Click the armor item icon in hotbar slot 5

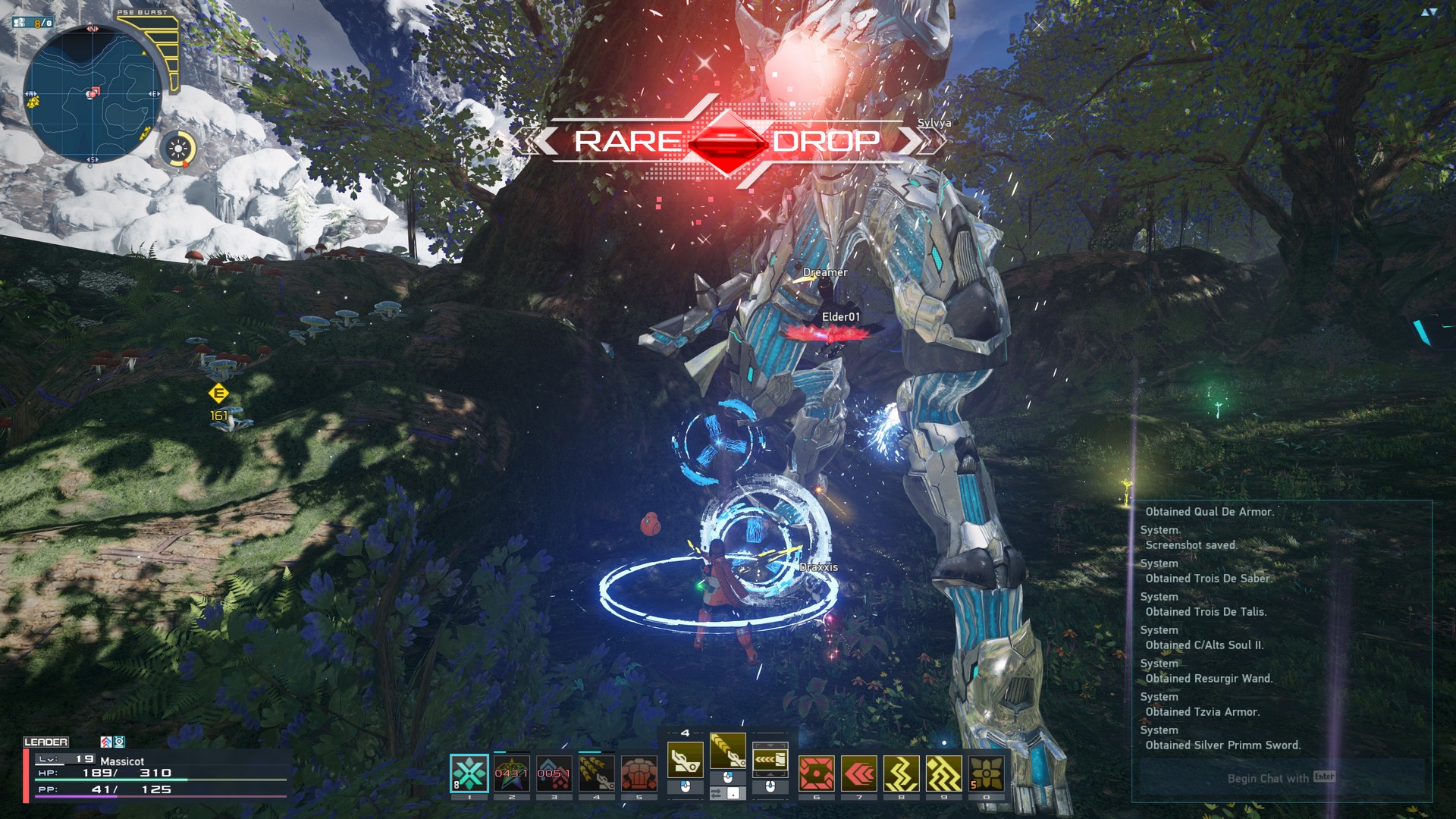coord(639,773)
